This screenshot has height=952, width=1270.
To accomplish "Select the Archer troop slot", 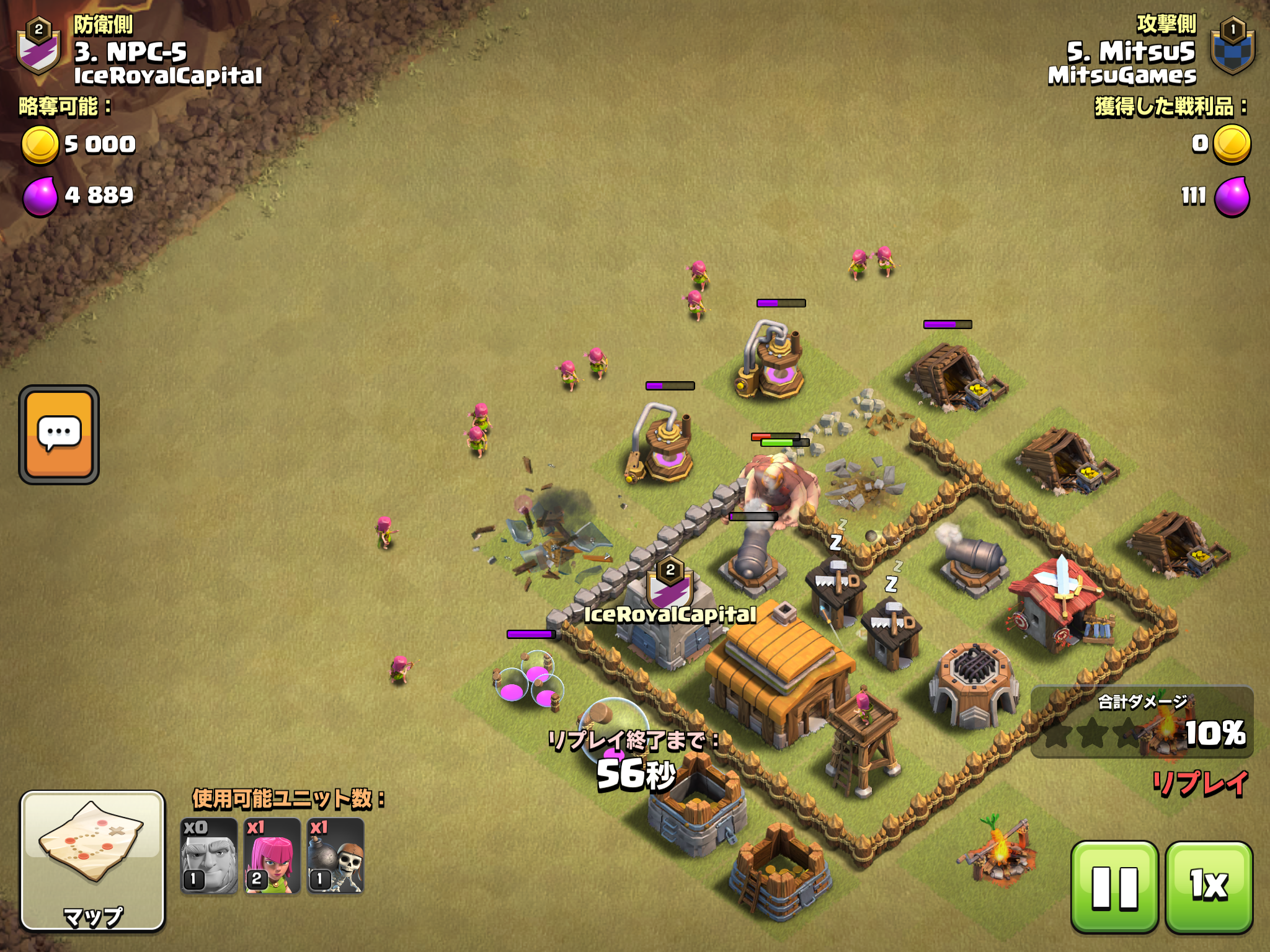I will click(x=272, y=857).
